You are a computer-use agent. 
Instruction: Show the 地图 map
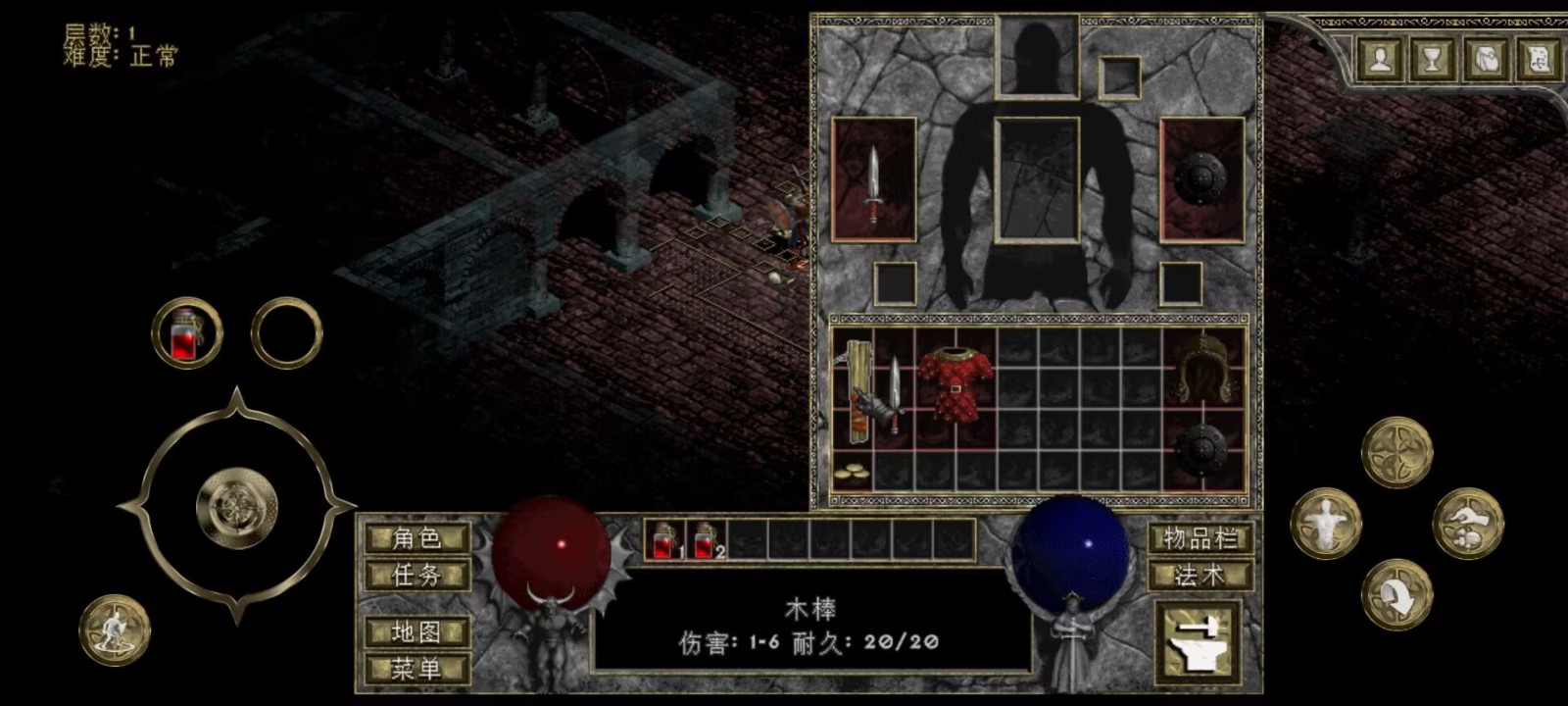click(x=416, y=632)
